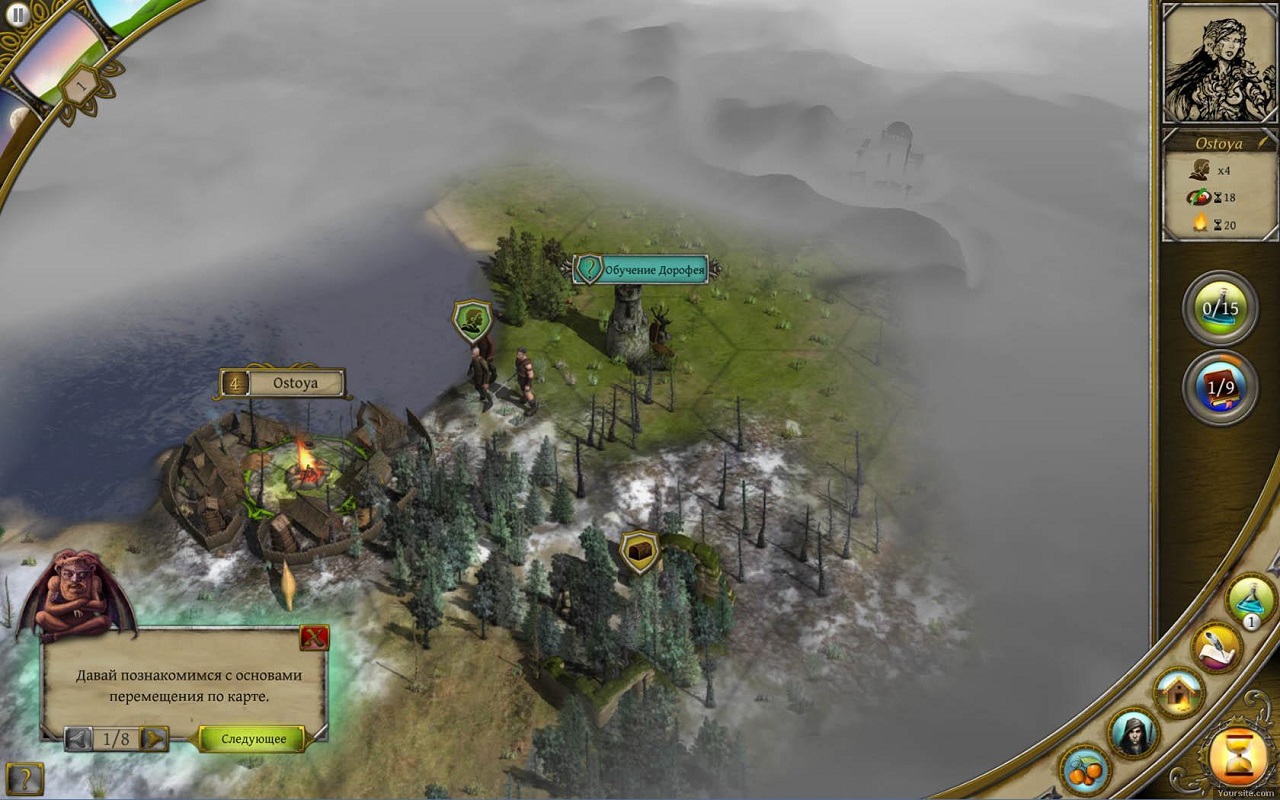Go back with the previous tutorial page arrow
The height and width of the screenshot is (800, 1280).
pos(78,739)
